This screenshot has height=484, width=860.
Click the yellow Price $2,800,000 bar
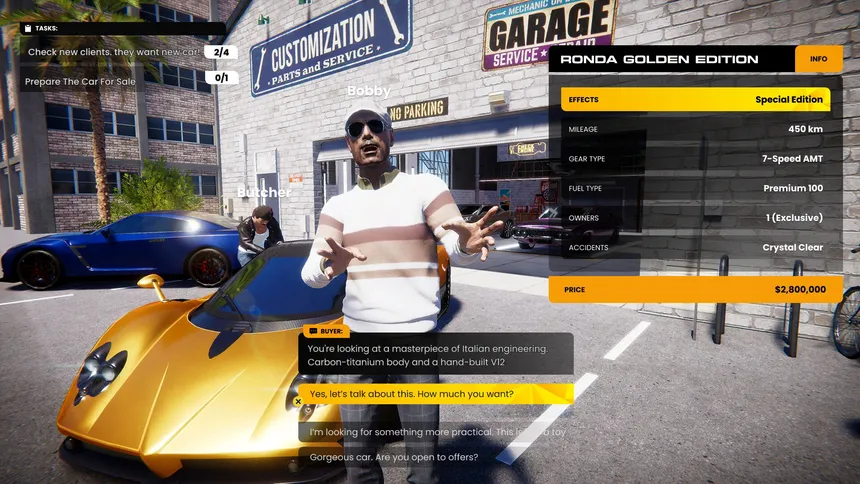click(x=694, y=289)
